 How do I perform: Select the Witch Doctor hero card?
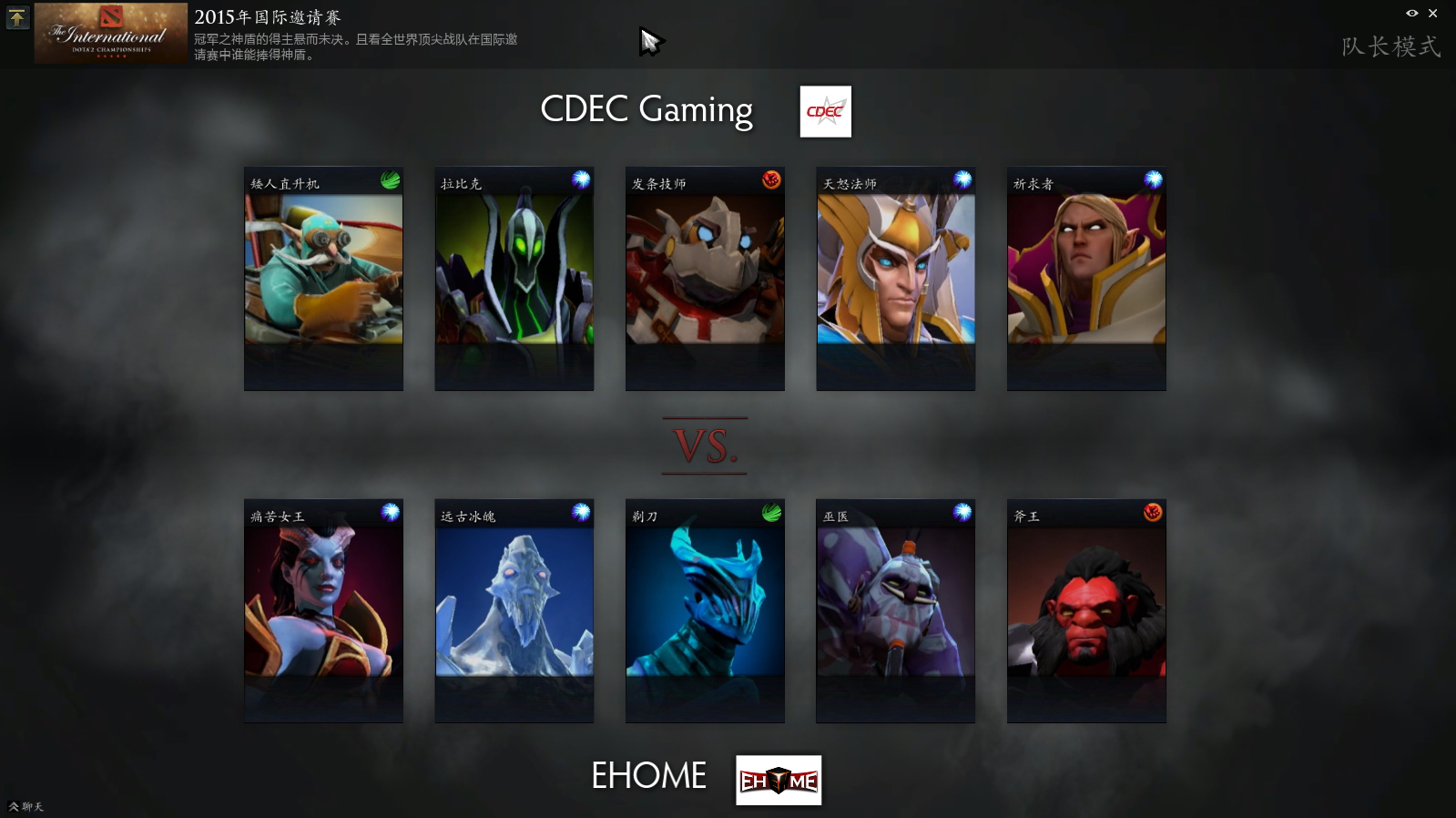[x=896, y=610]
